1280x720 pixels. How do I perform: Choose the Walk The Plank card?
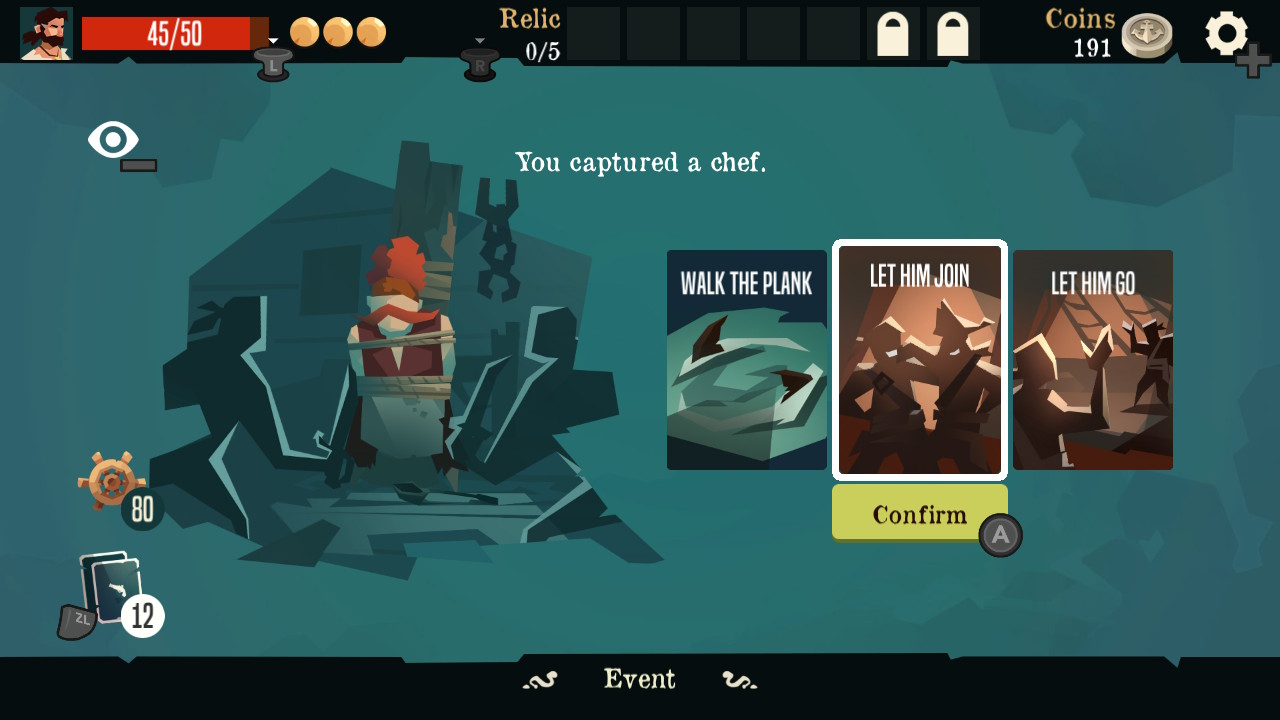pyautogui.click(x=746, y=359)
